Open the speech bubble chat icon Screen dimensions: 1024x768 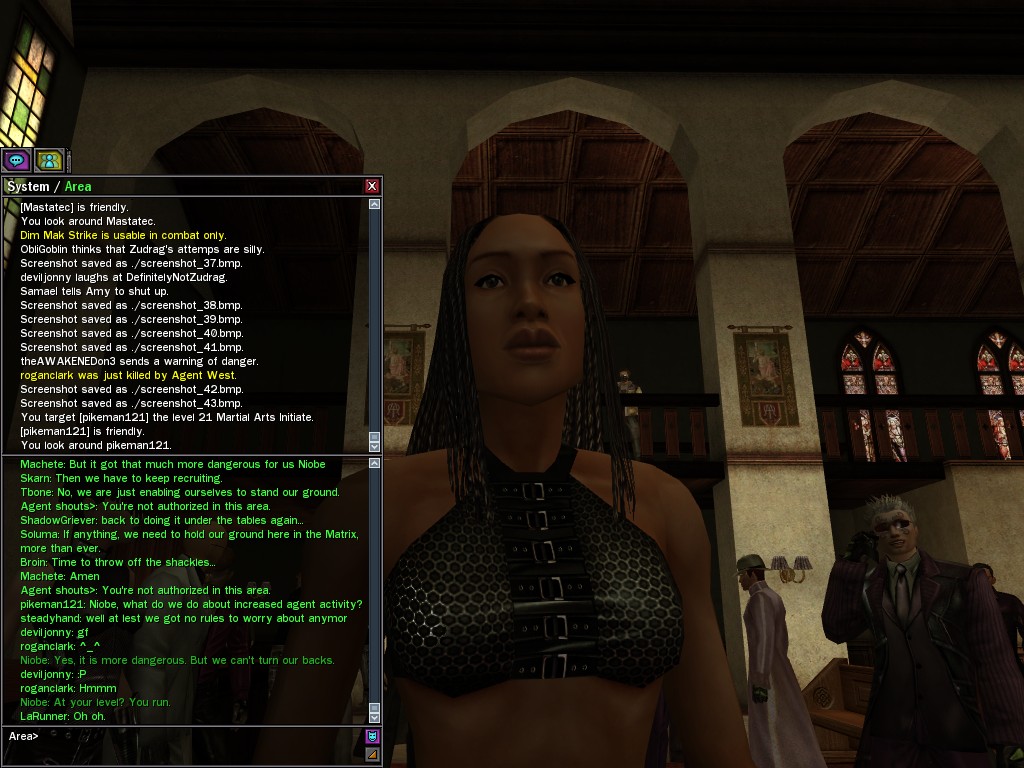click(16, 159)
